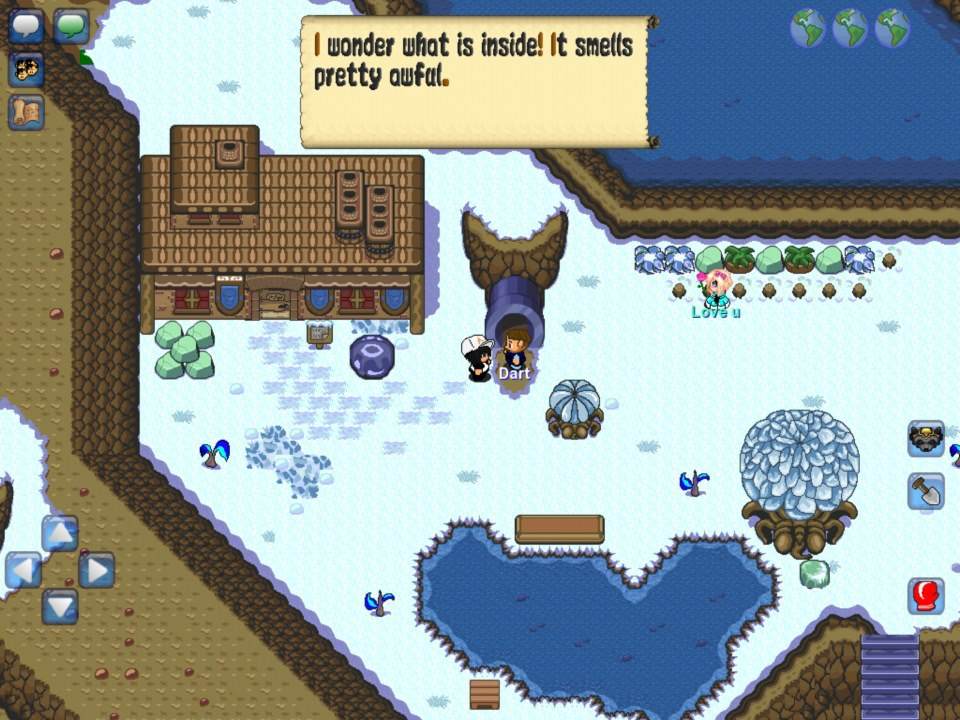The width and height of the screenshot is (960, 720).
Task: Tap the down arrow movement button
Action: 60,606
